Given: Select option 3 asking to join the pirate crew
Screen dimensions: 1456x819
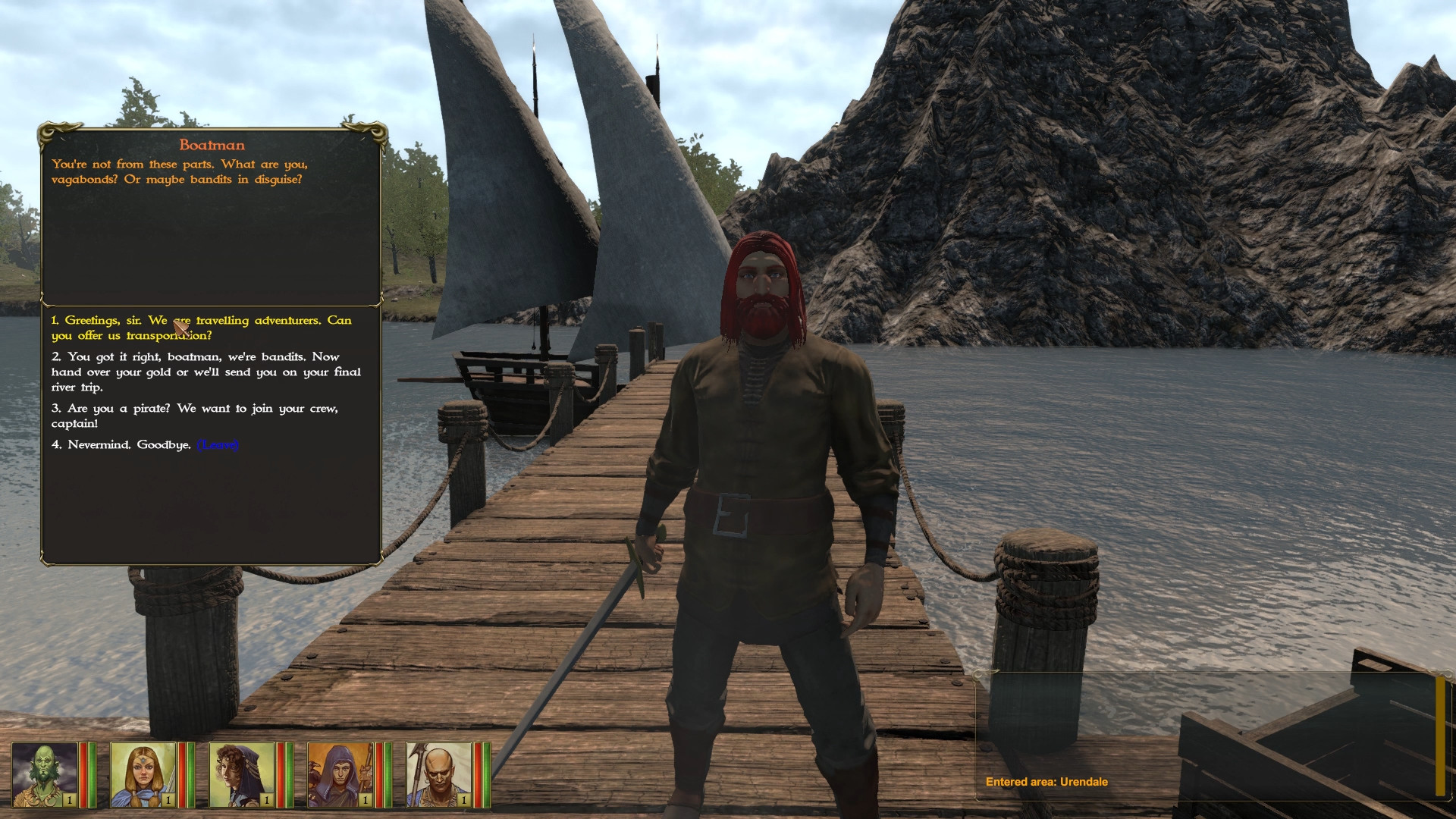Looking at the screenshot, I should pyautogui.click(x=193, y=416).
